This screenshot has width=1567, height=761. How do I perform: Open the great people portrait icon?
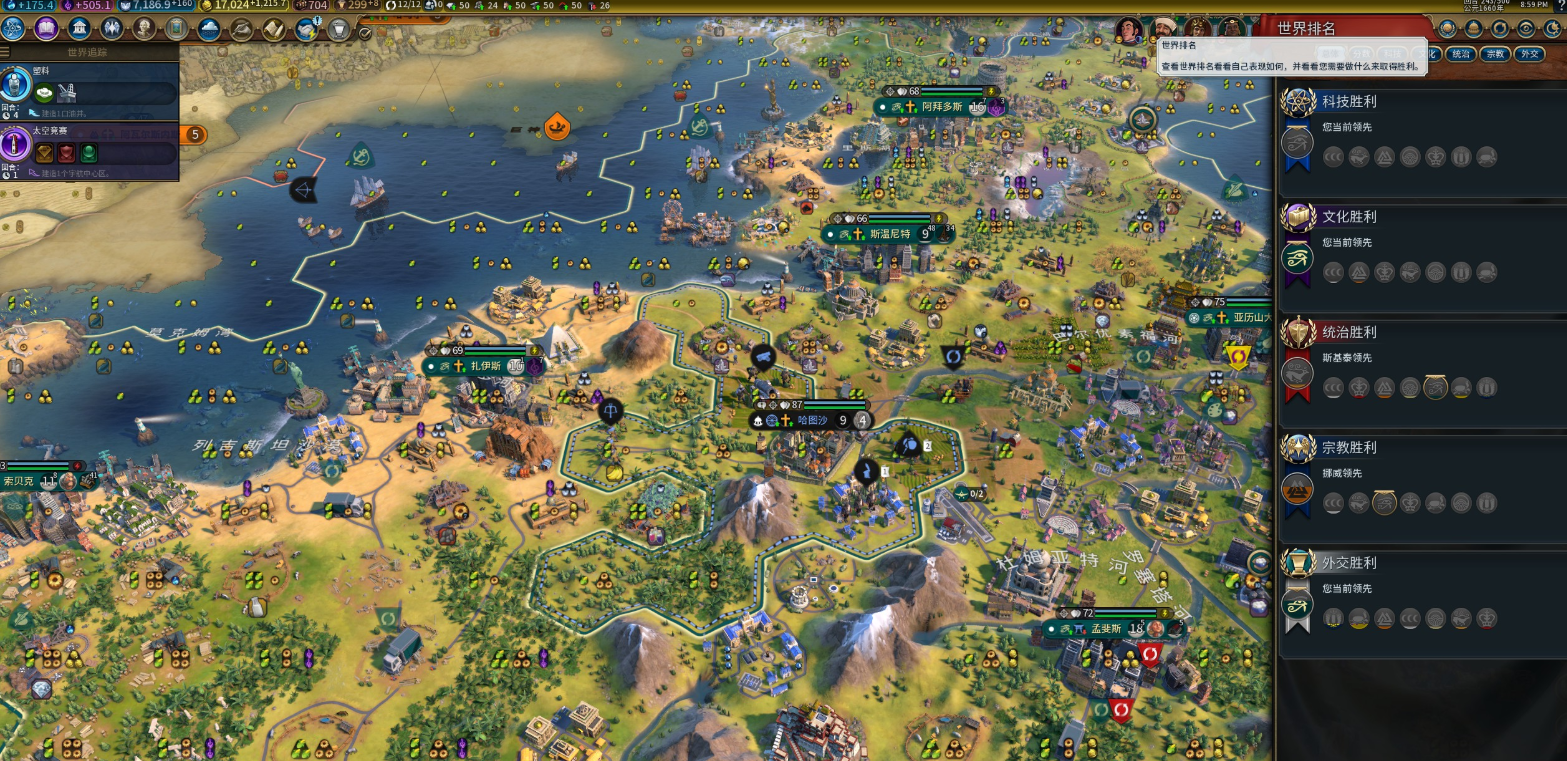144,28
